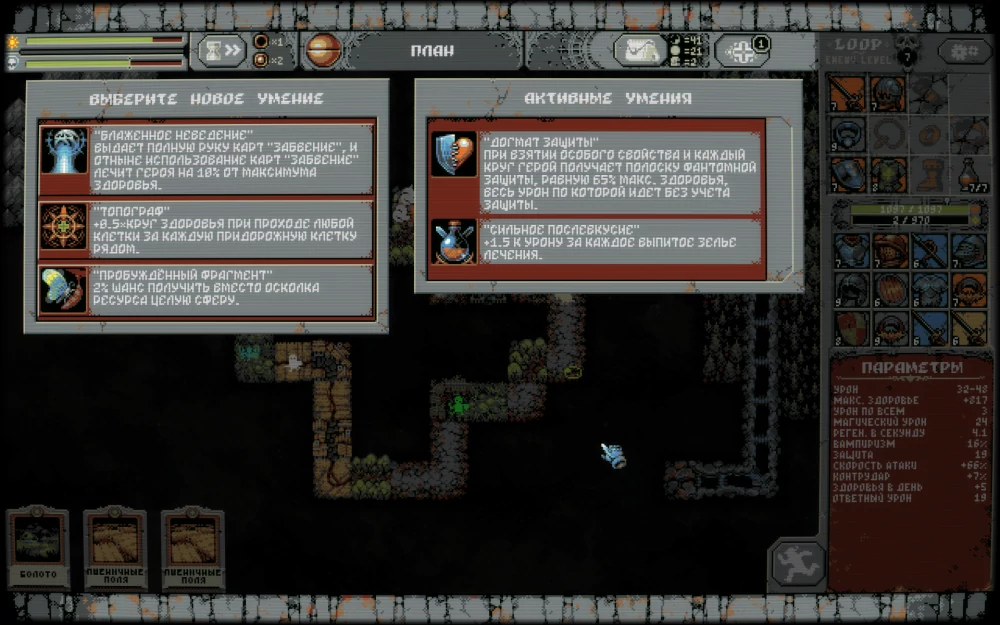Viewport: 1000px width, 625px height.
Task: Click the "План" planning mode banner
Action: tap(431, 50)
